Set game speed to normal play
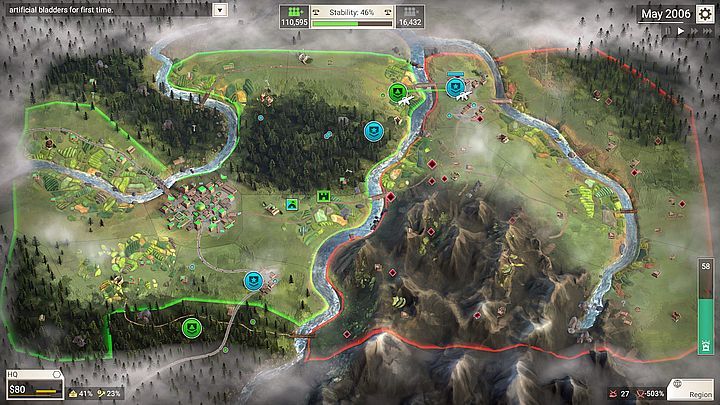The height and width of the screenshot is (405, 720). 680,31
